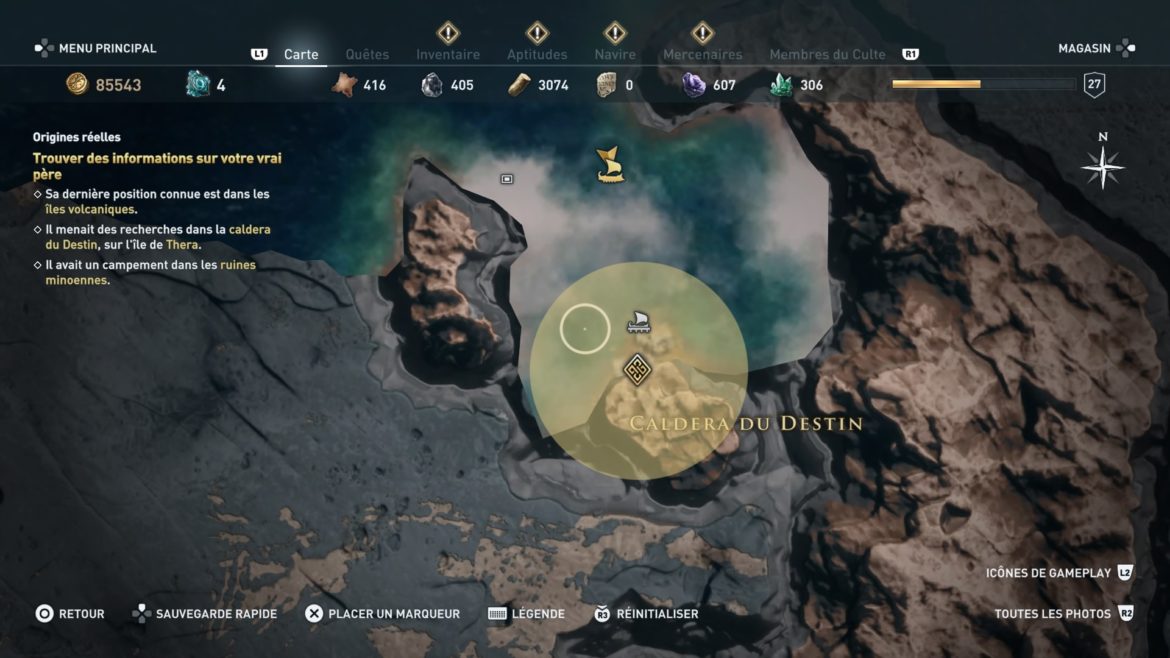Open the Mercenaires tab
Viewport: 1170px width, 658px height.
click(703, 54)
